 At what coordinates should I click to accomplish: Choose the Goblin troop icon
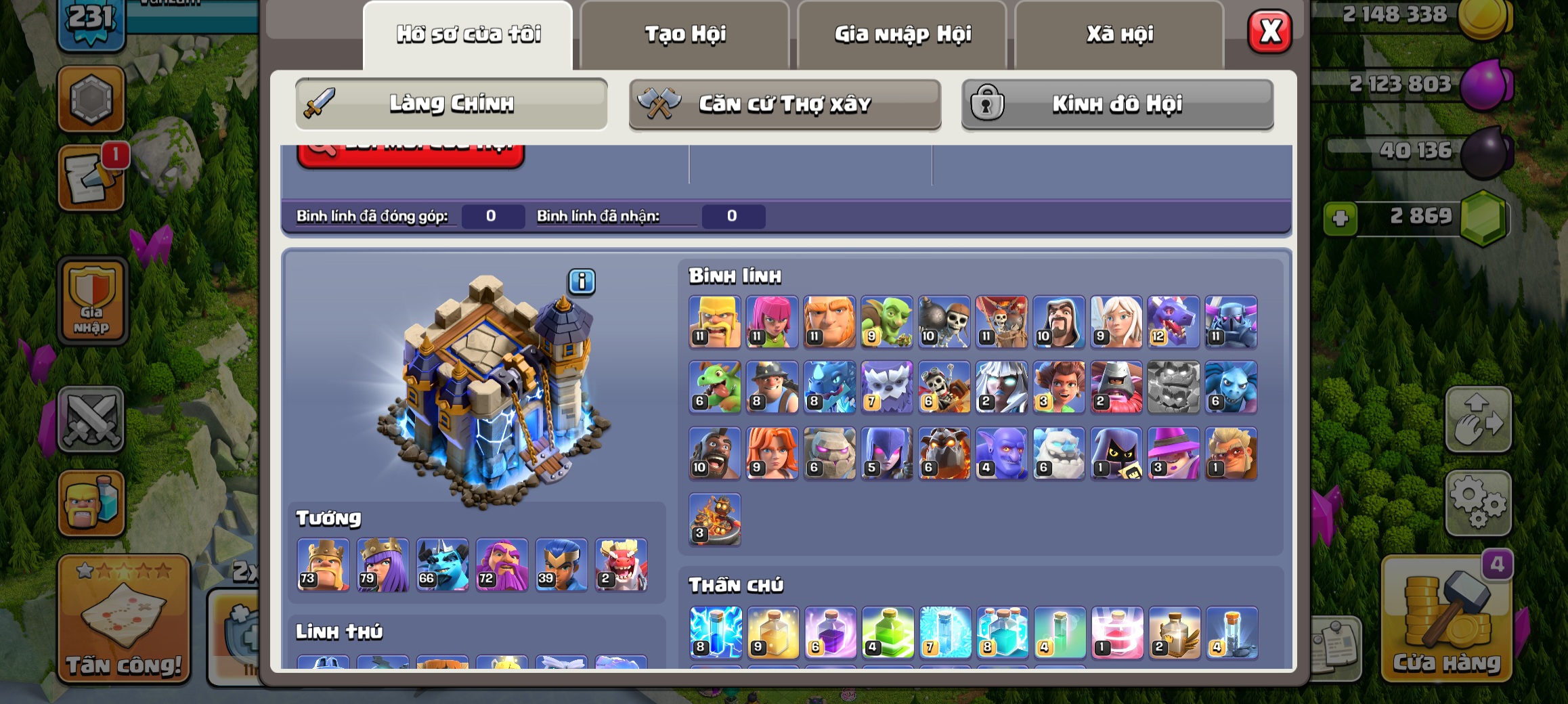pyautogui.click(x=887, y=322)
